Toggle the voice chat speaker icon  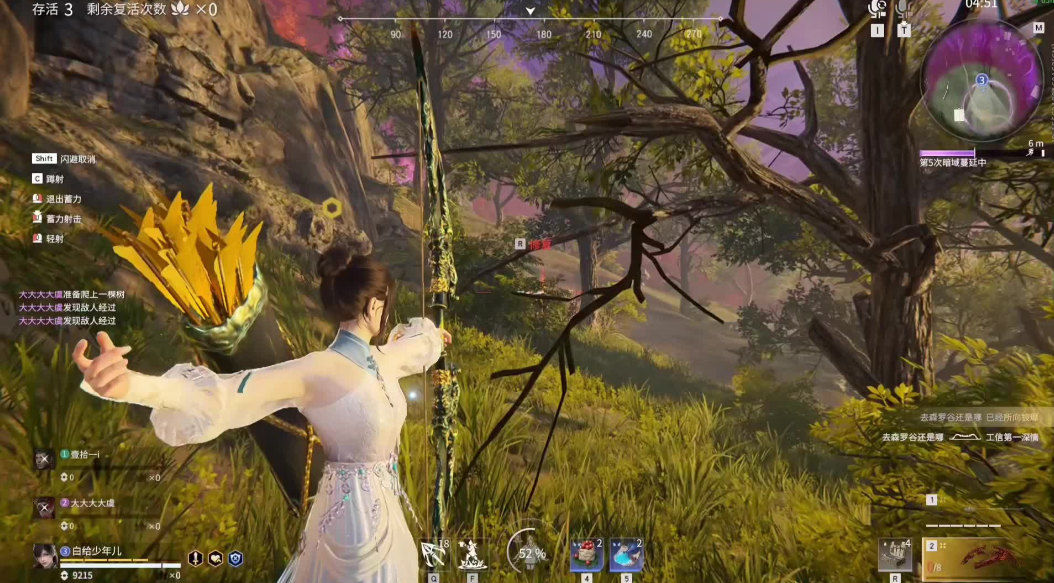pyautogui.click(x=878, y=9)
